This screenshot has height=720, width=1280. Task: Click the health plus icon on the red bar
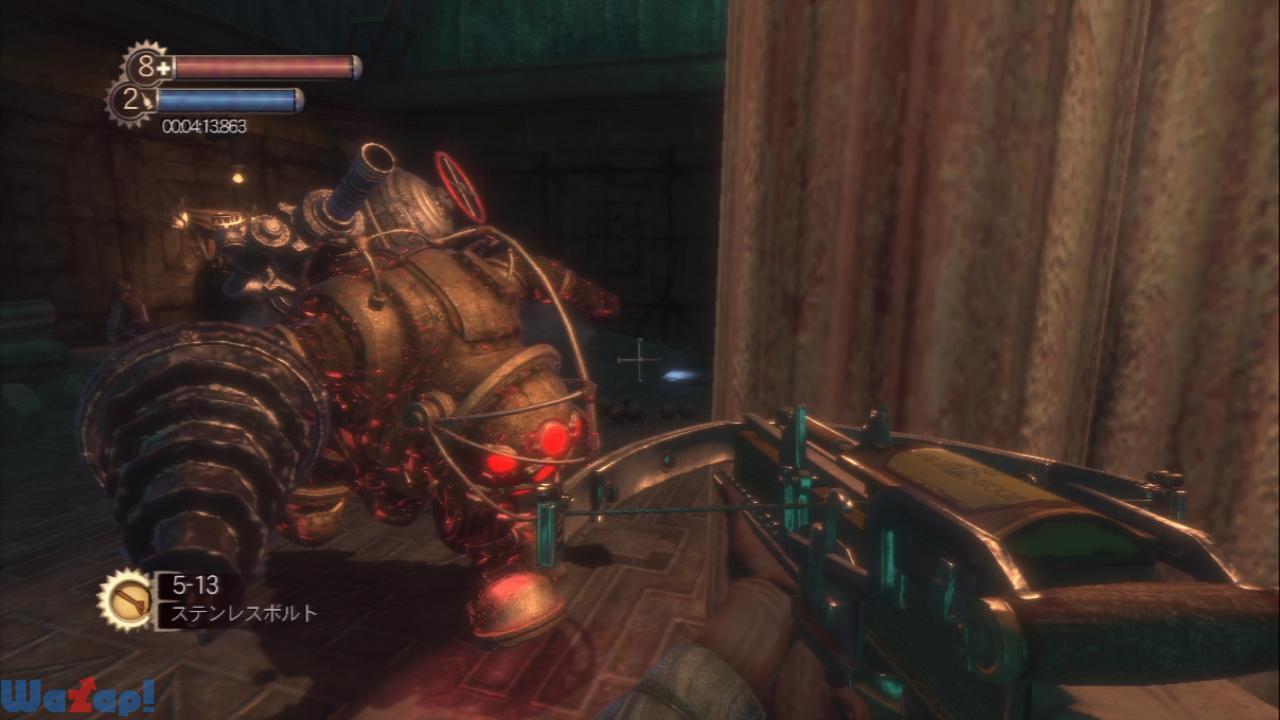tap(163, 66)
